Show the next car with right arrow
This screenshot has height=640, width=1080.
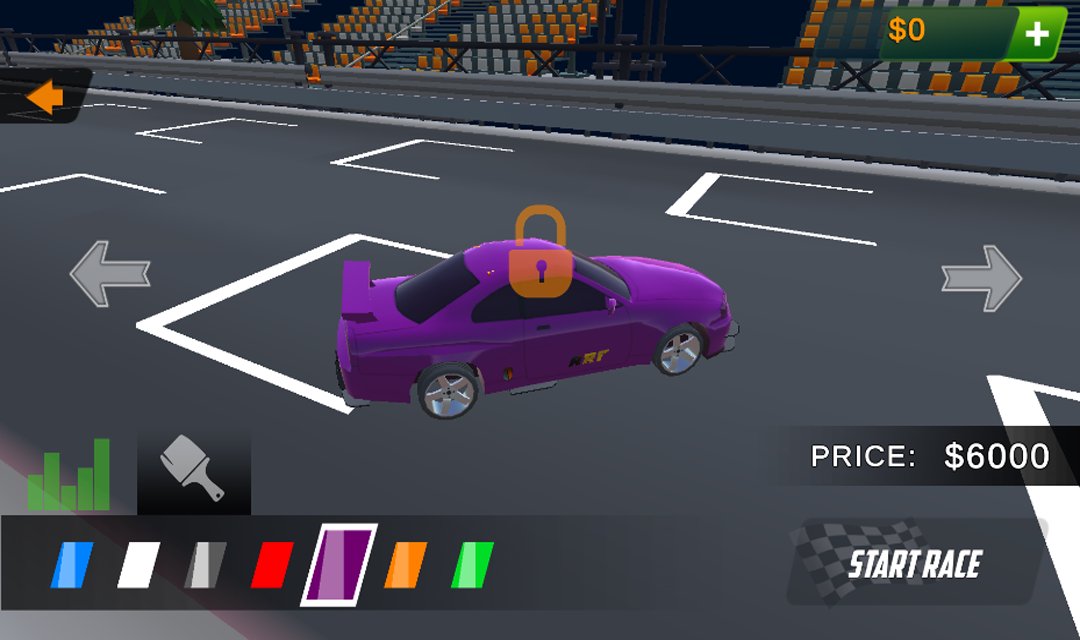[981, 277]
